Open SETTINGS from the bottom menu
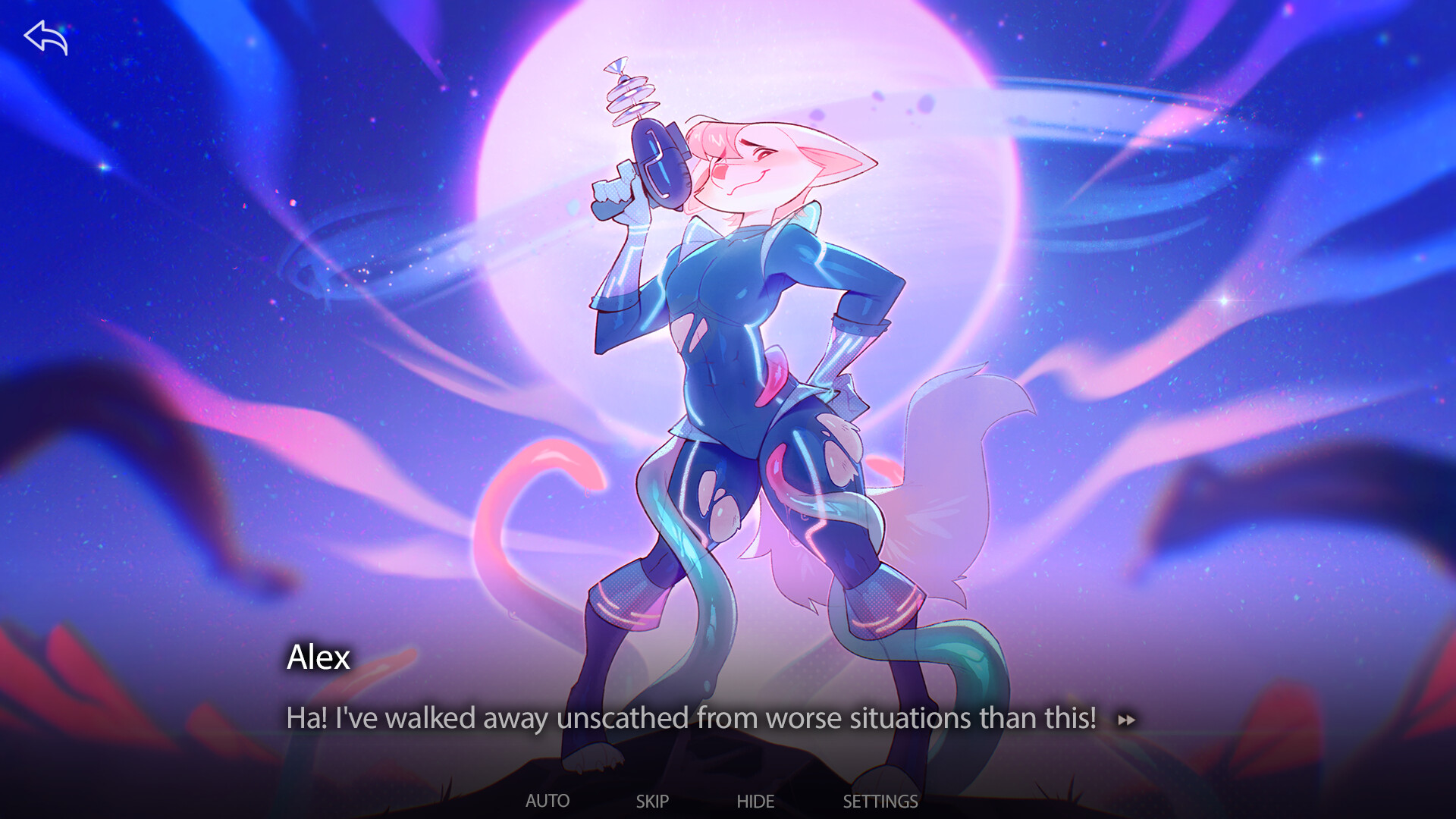Screen dimensions: 1456x819 pos(880,801)
